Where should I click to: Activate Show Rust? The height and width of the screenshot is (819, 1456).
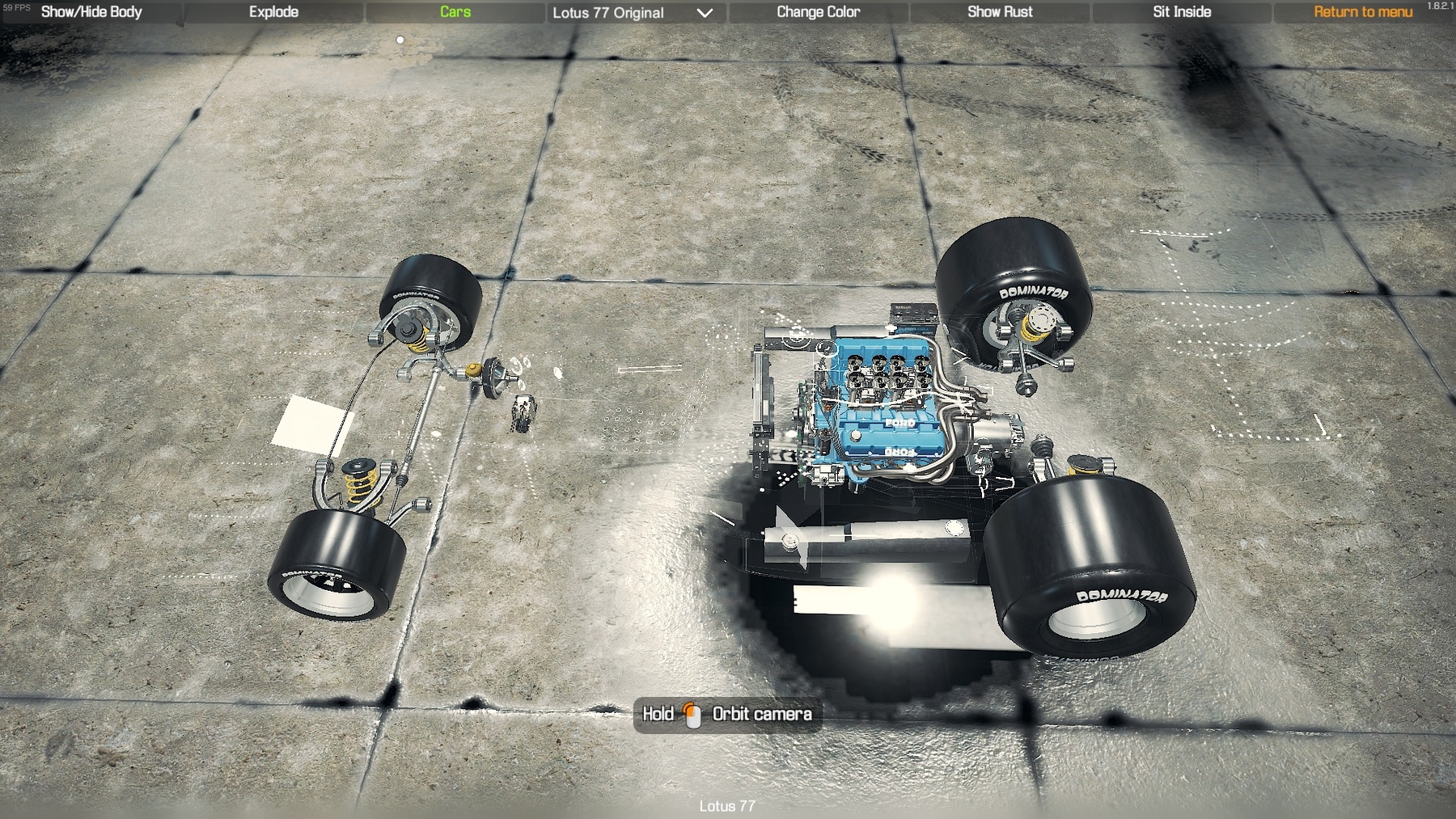coord(1000,12)
